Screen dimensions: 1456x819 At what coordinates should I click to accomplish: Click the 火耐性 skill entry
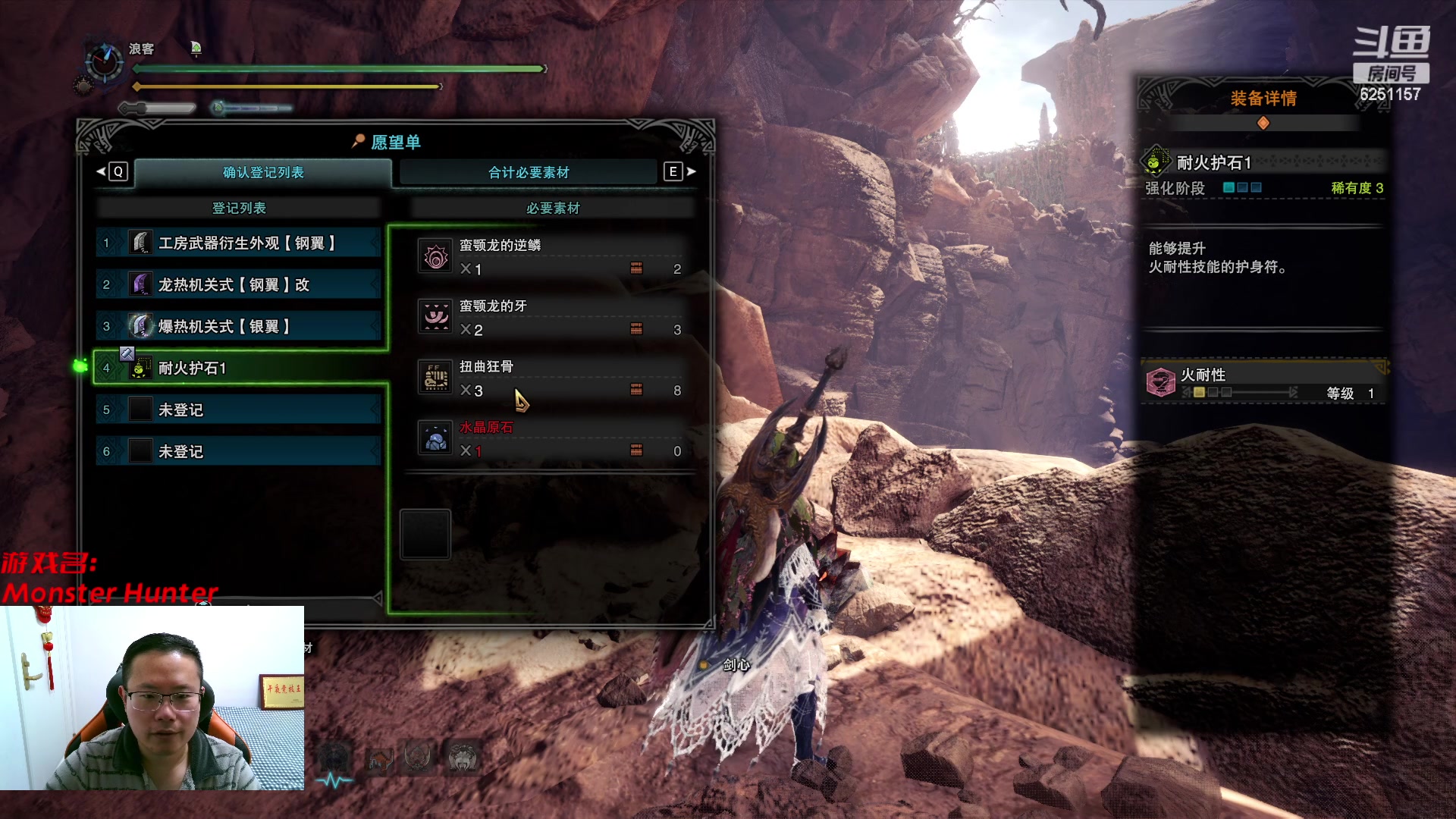1262,382
